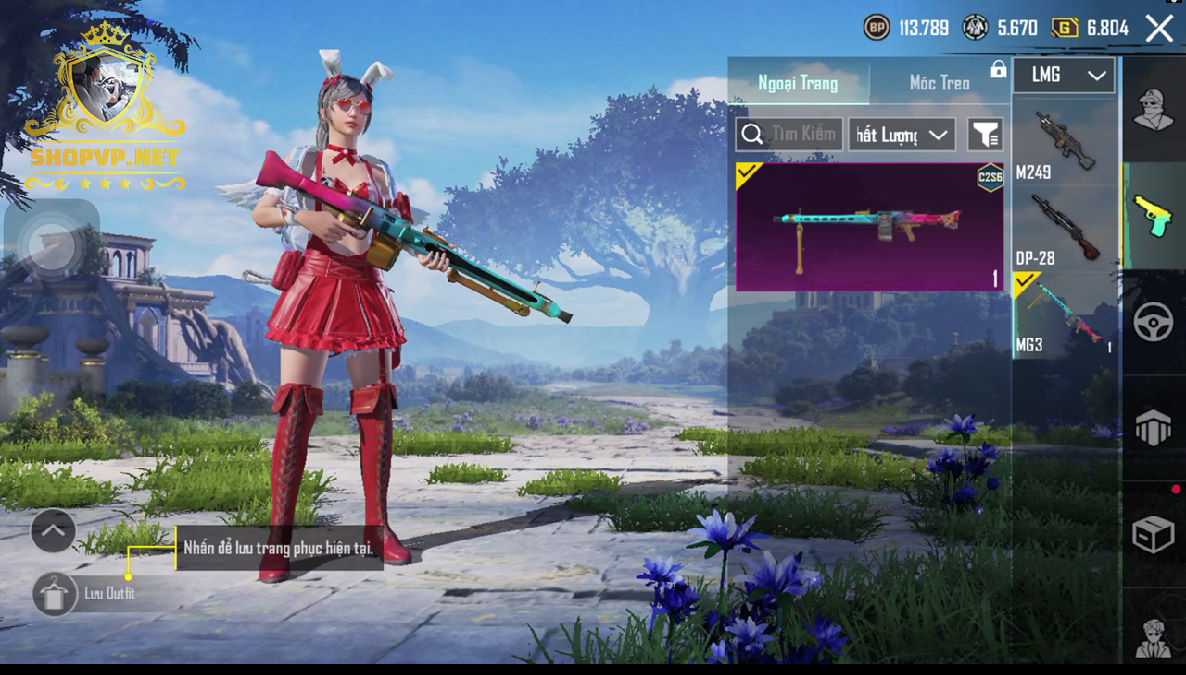Open the LMG weapon type dropdown
Screen dimensions: 1186x675
(1064, 75)
